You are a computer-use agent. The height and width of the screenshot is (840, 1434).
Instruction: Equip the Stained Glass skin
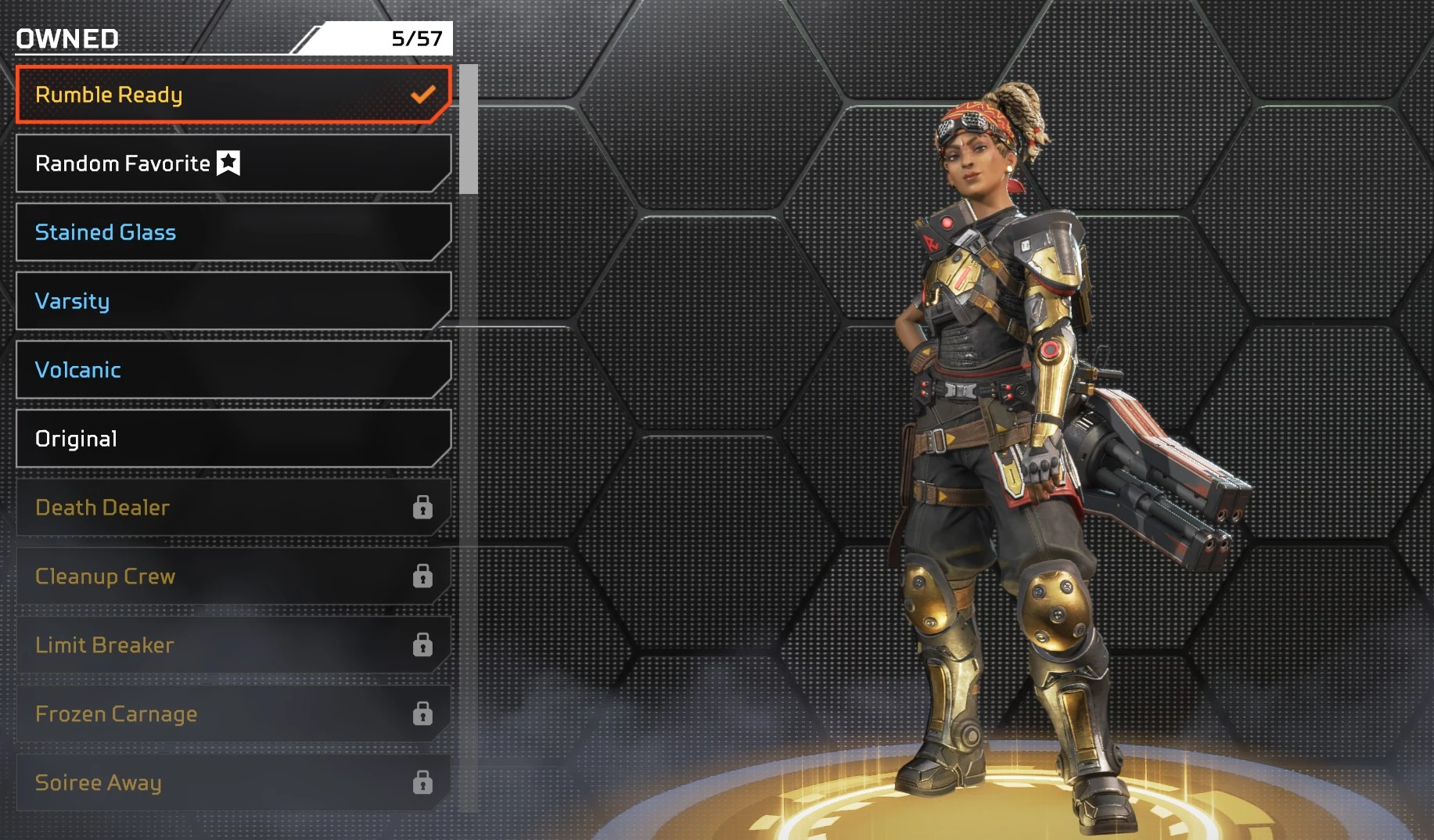(x=233, y=232)
